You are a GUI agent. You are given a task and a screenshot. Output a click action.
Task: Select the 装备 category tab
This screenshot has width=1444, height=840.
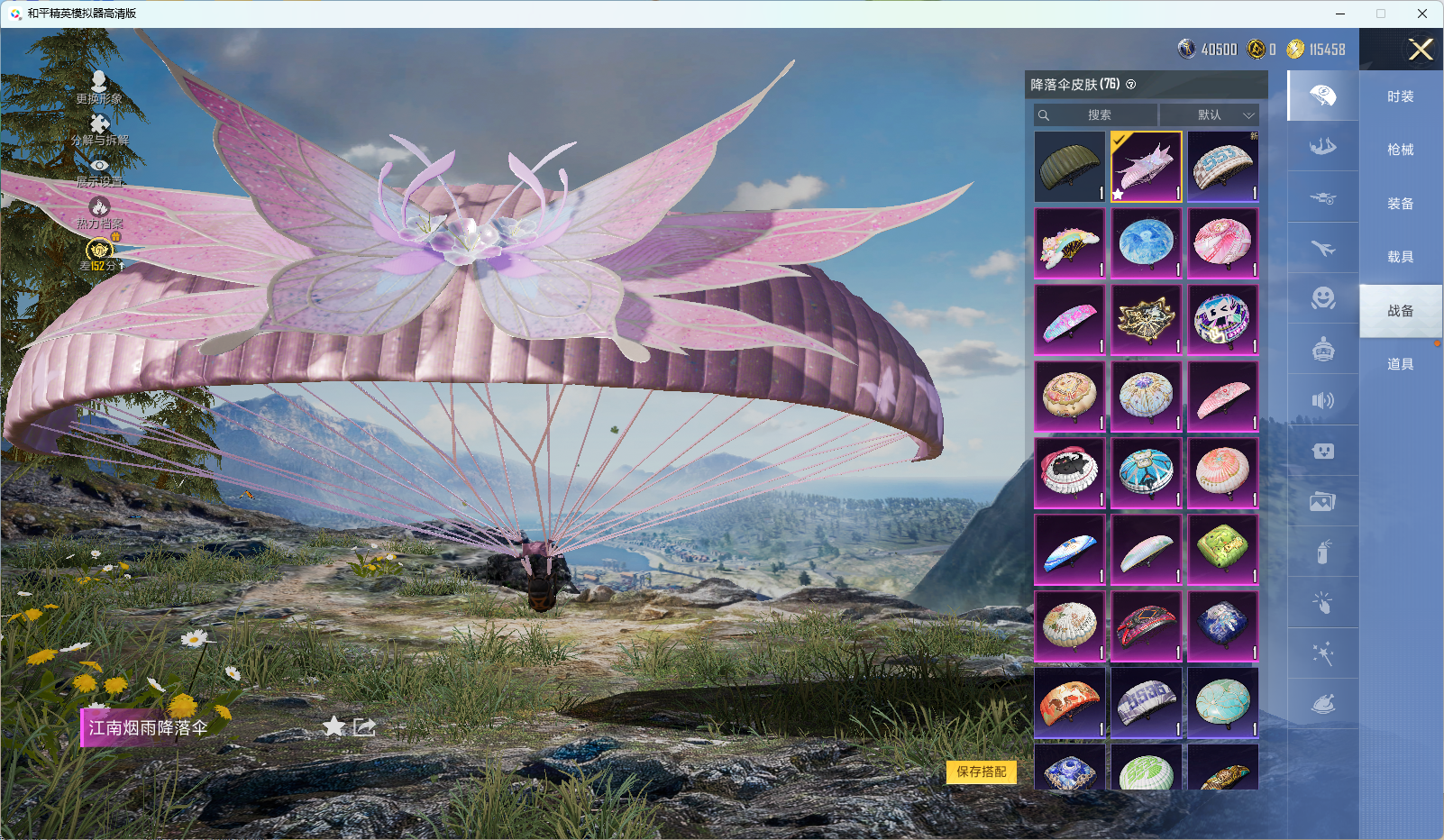point(1400,204)
